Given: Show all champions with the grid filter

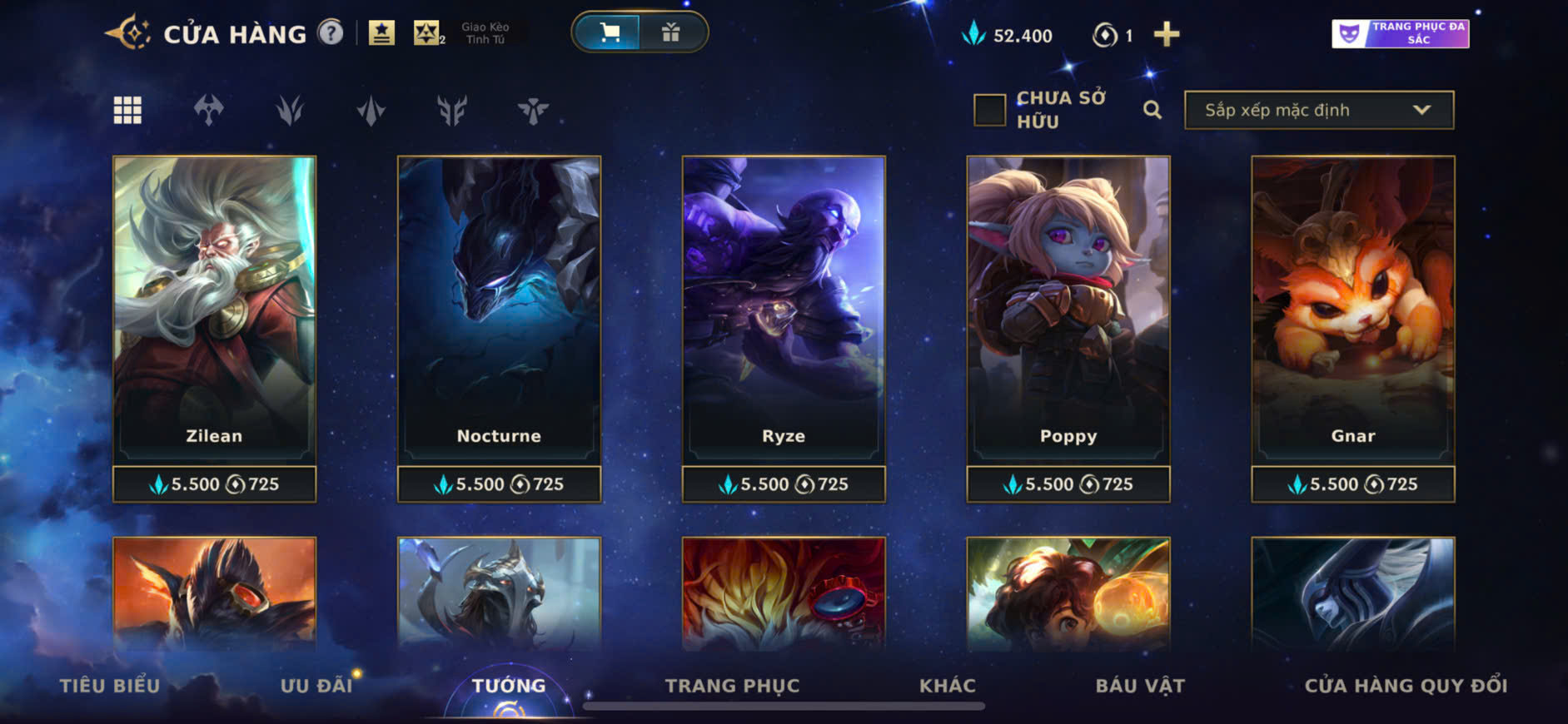Looking at the screenshot, I should point(127,110).
